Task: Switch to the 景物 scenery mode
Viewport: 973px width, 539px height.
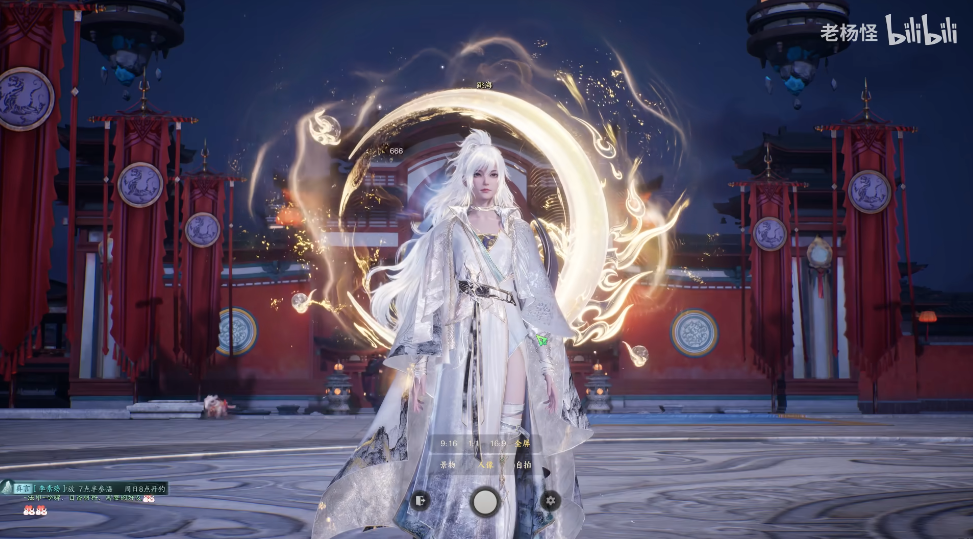Action: coord(449,464)
